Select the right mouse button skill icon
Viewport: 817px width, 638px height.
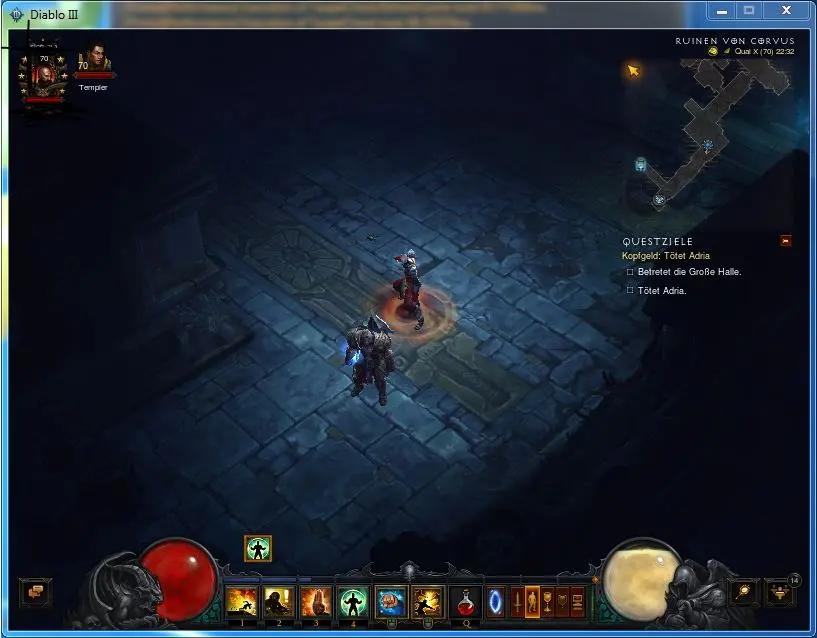click(427, 602)
